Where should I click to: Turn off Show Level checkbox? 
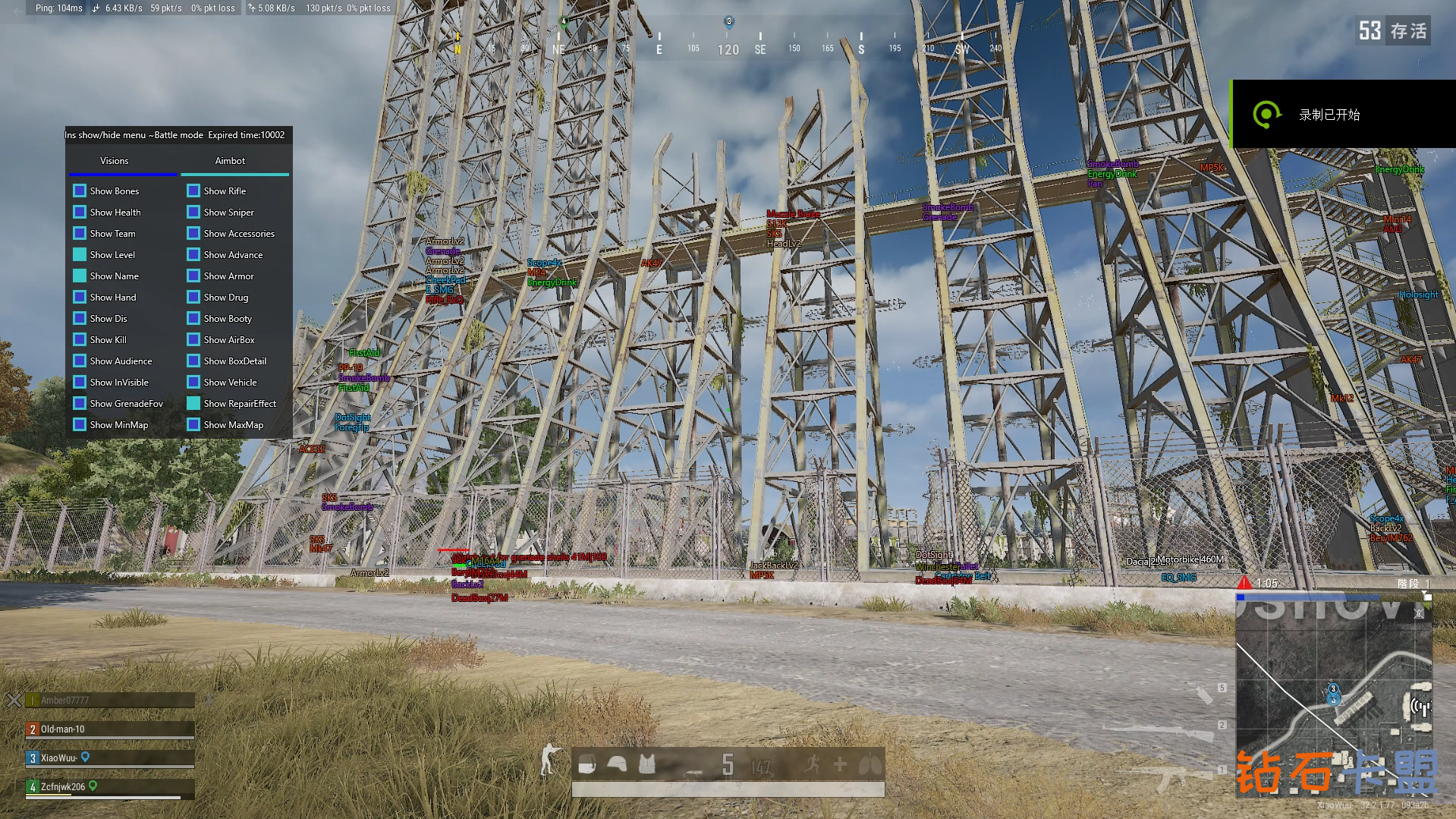click(x=80, y=254)
